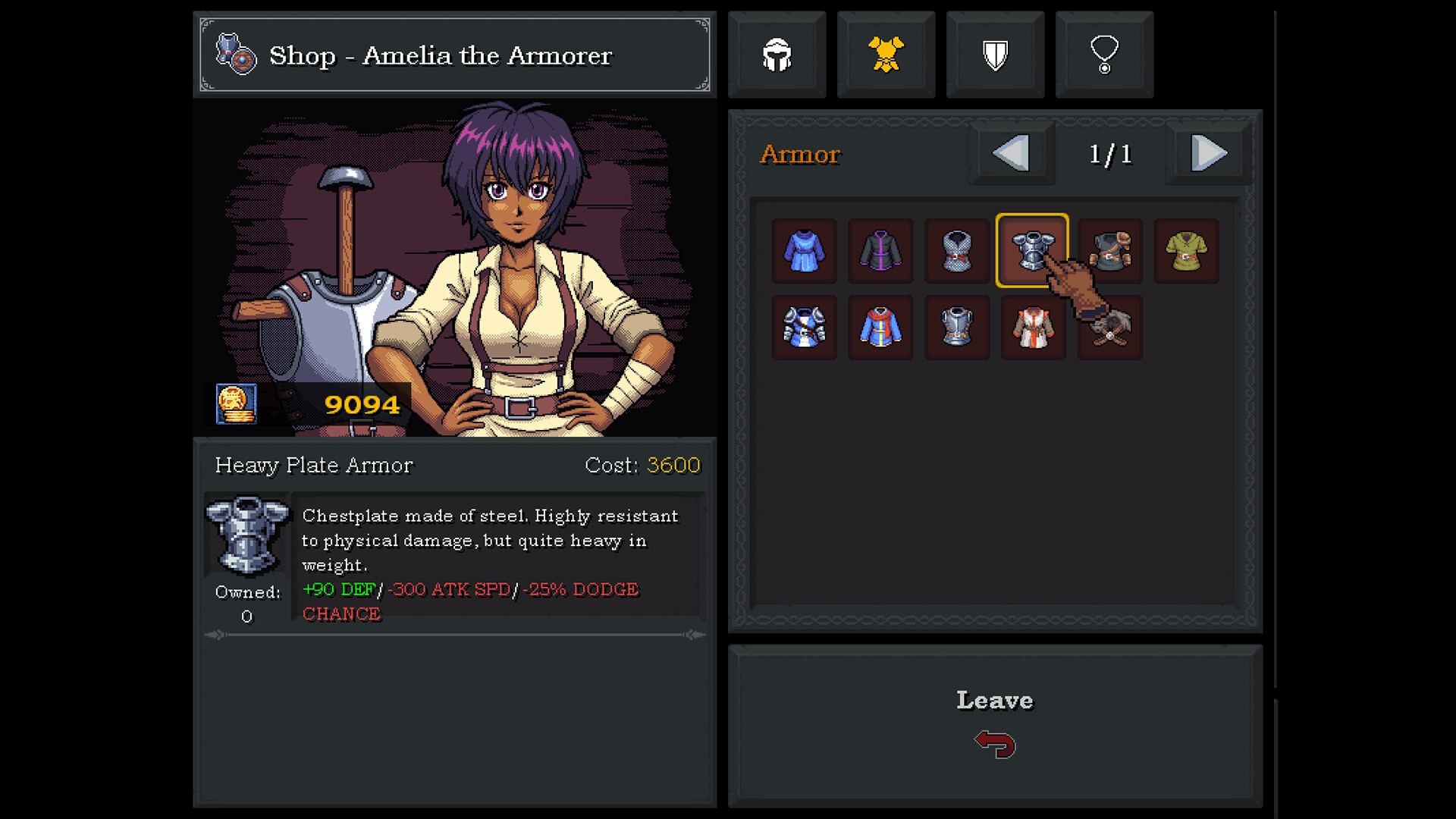
Task: Select the blue robe item icon
Action: coord(804,251)
